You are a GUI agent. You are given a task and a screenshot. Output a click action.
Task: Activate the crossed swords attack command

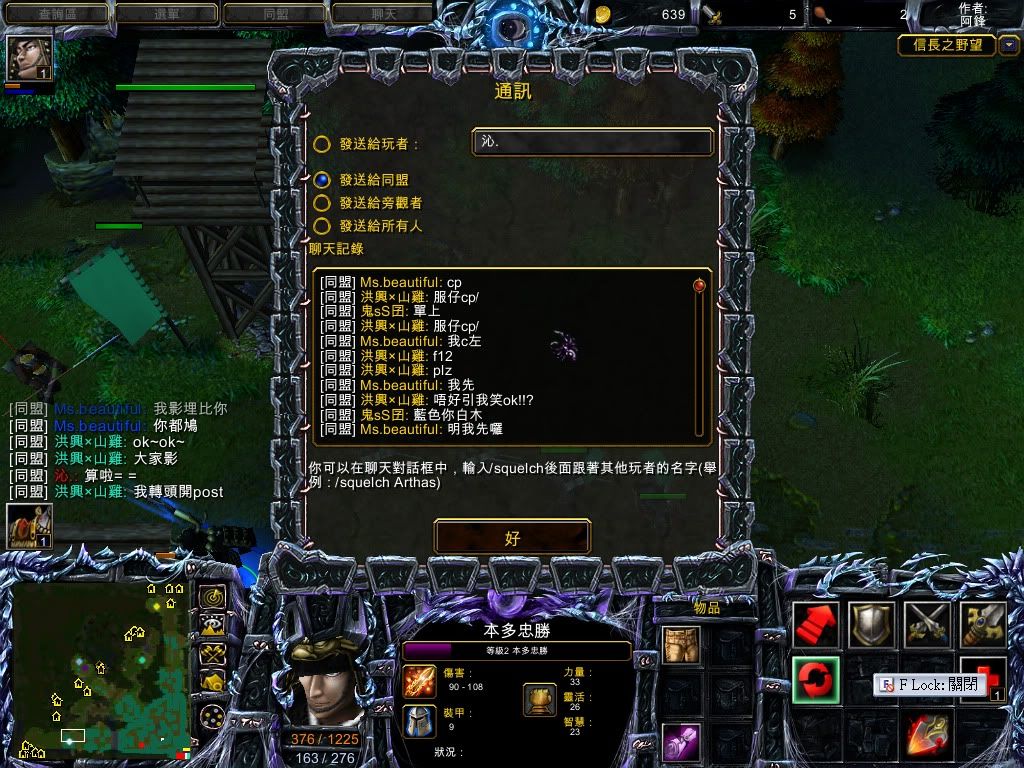927,625
